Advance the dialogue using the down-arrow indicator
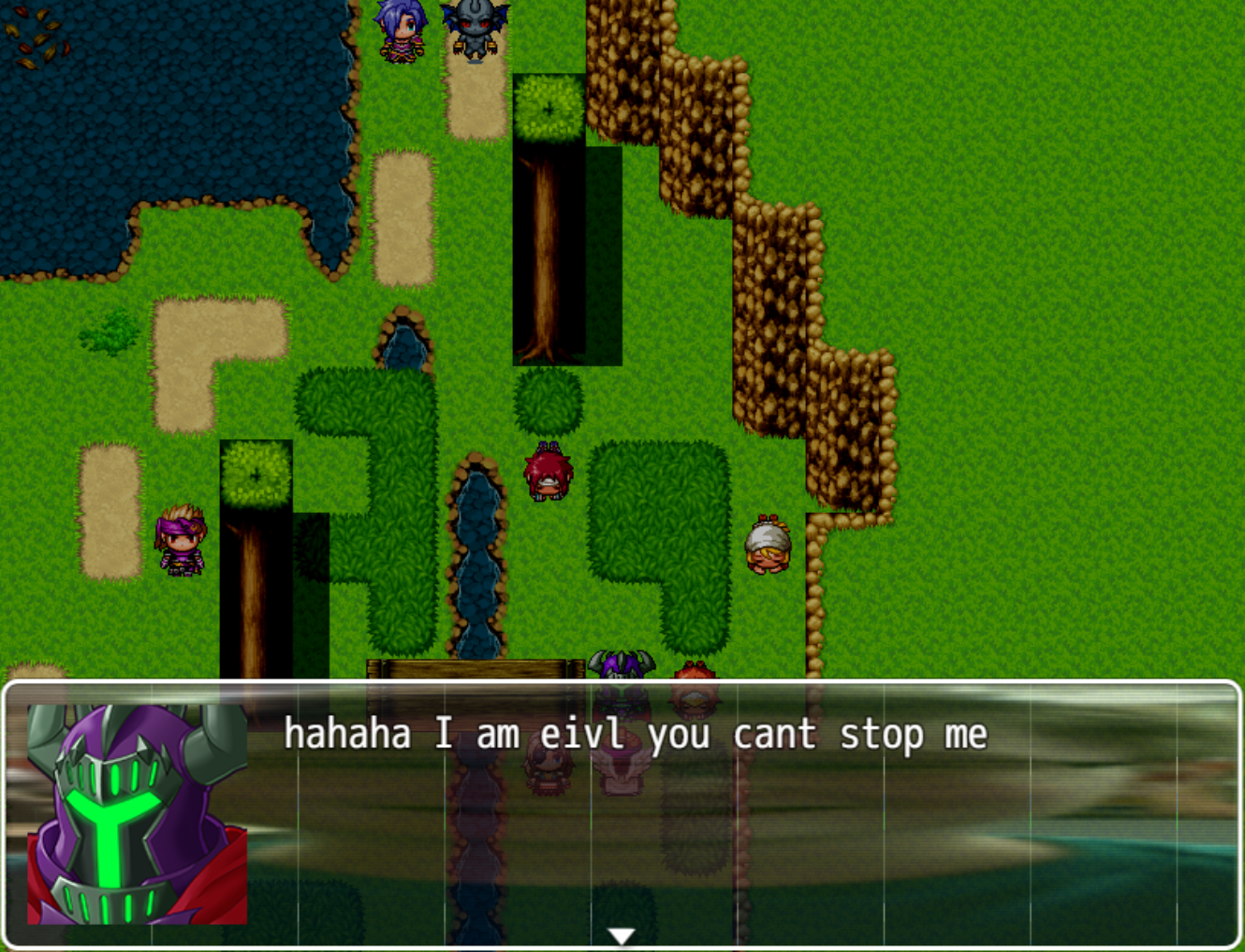The width and height of the screenshot is (1245, 952). pyautogui.click(x=622, y=932)
